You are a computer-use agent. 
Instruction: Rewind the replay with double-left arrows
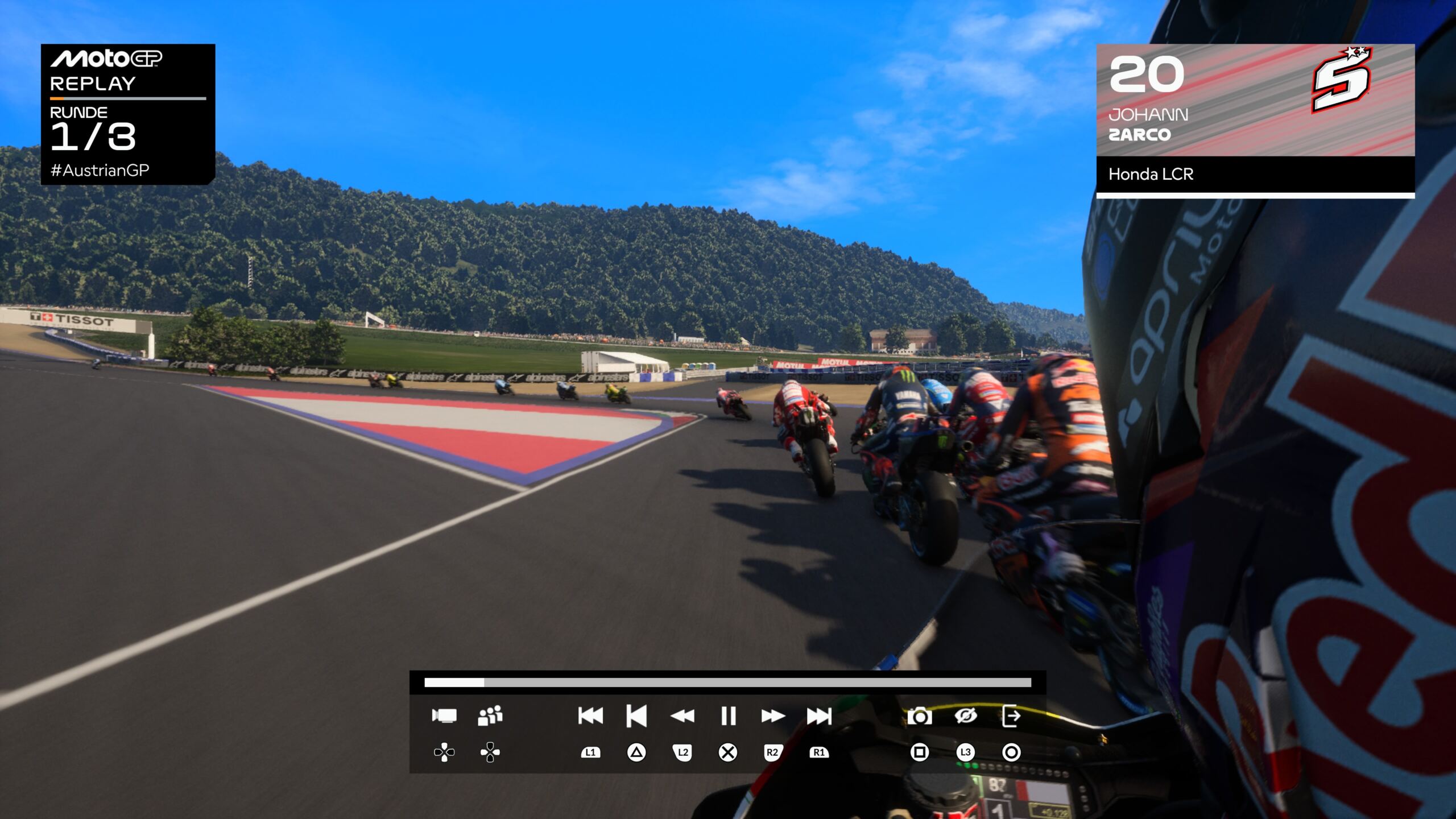click(x=682, y=715)
